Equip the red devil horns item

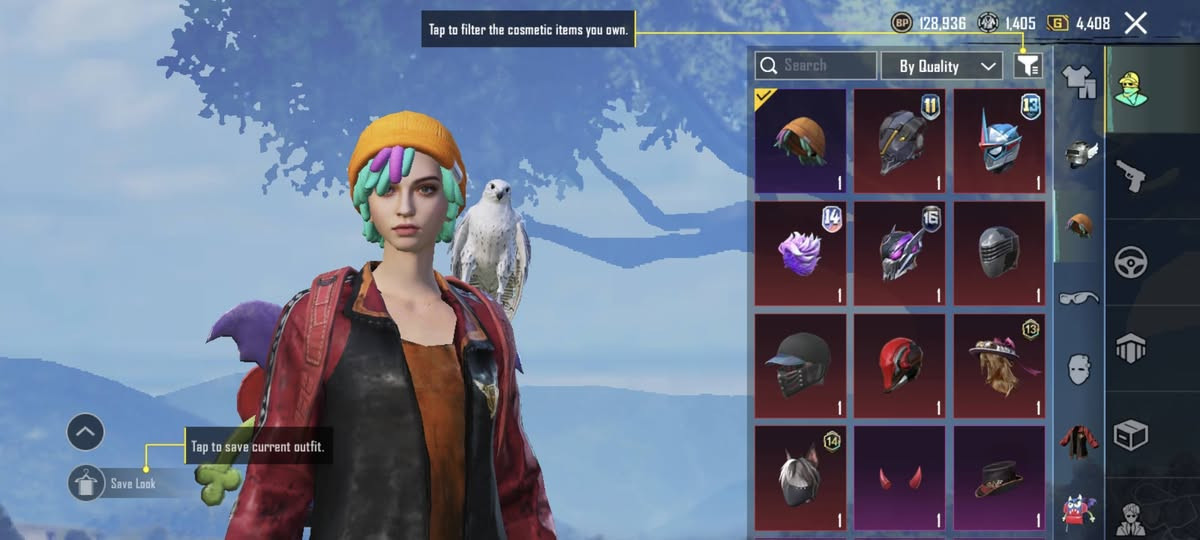899,478
